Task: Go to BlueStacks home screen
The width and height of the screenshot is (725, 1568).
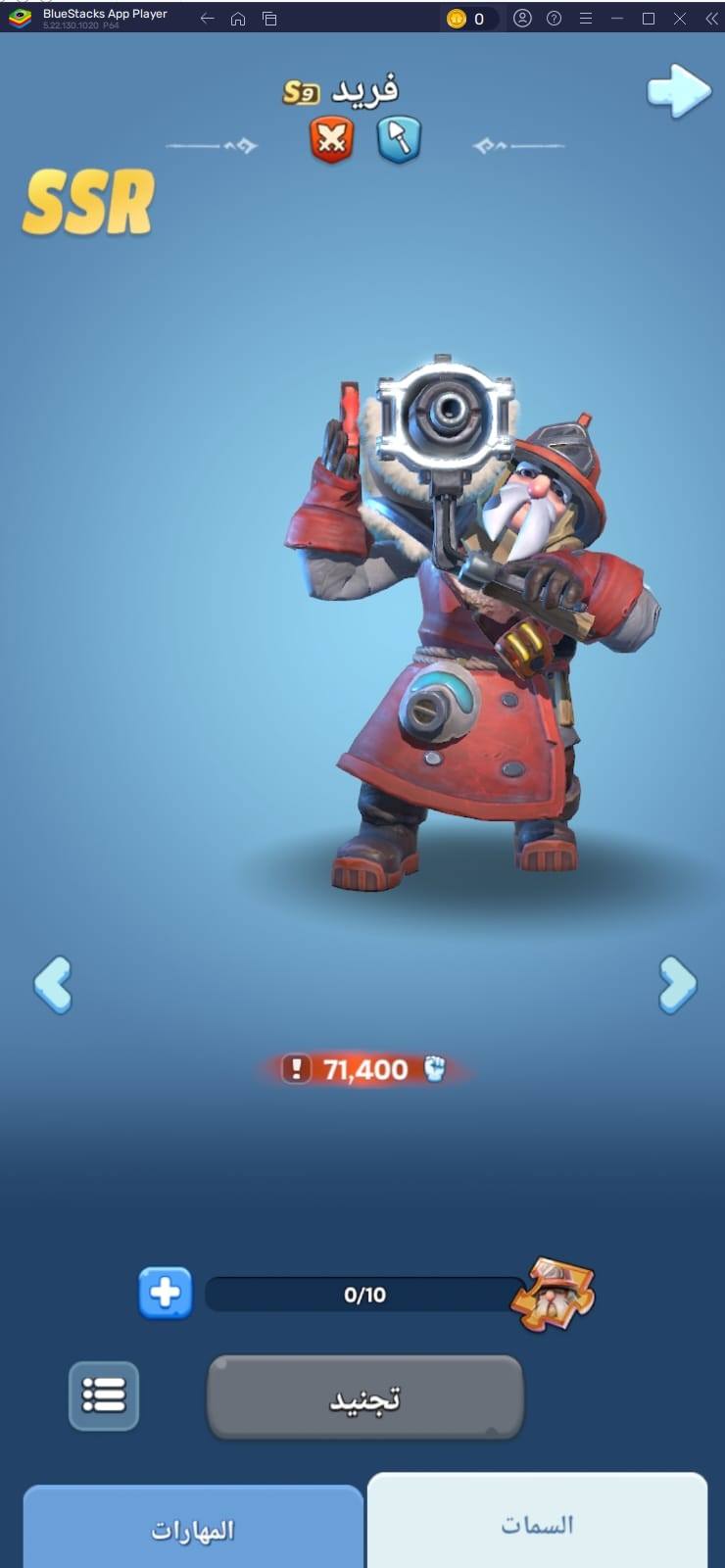Action: coord(238,19)
